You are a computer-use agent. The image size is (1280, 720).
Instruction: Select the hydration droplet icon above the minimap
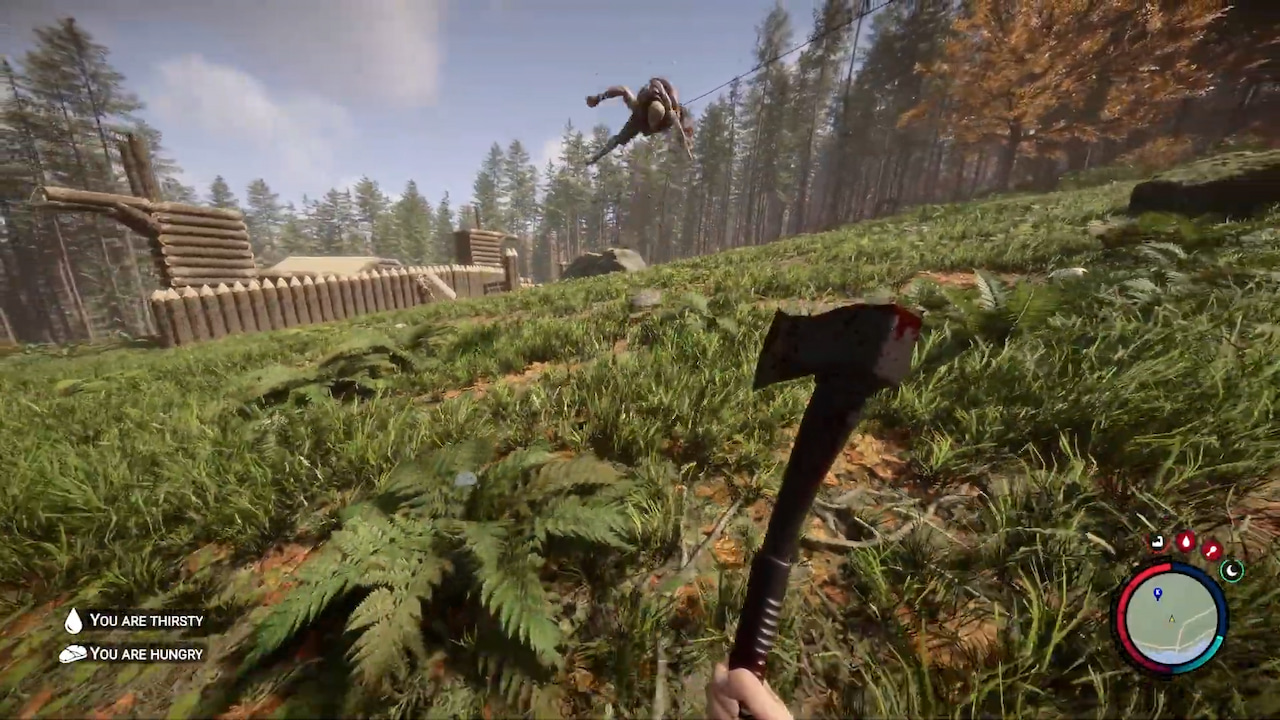coord(1186,542)
